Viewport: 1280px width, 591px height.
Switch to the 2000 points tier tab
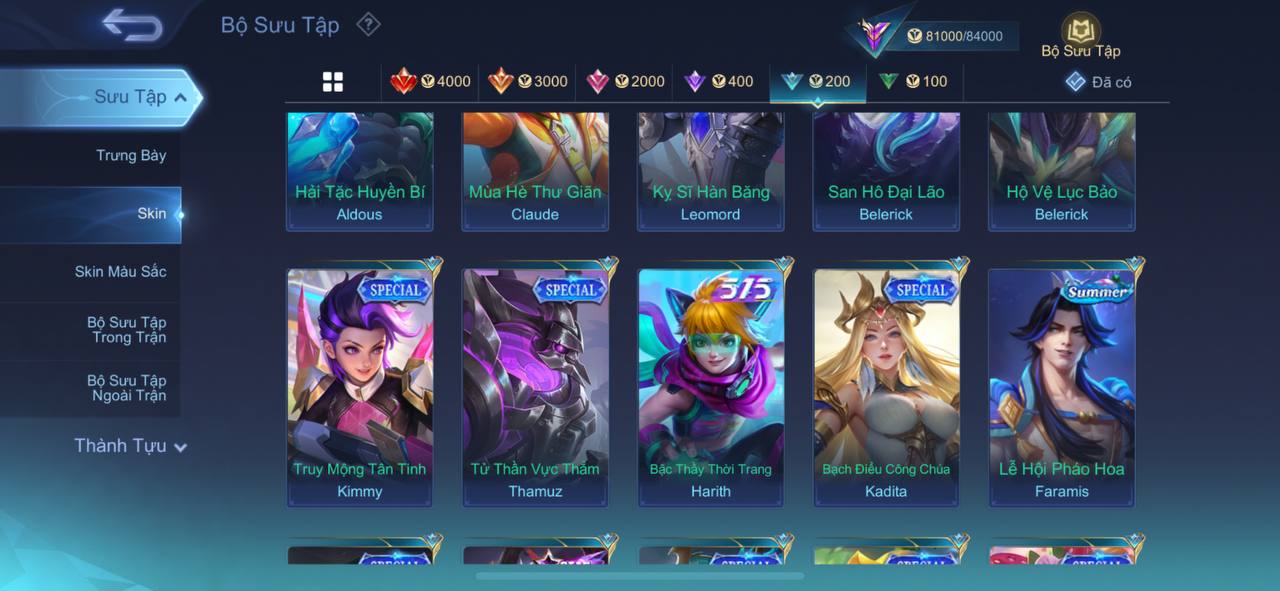[625, 82]
